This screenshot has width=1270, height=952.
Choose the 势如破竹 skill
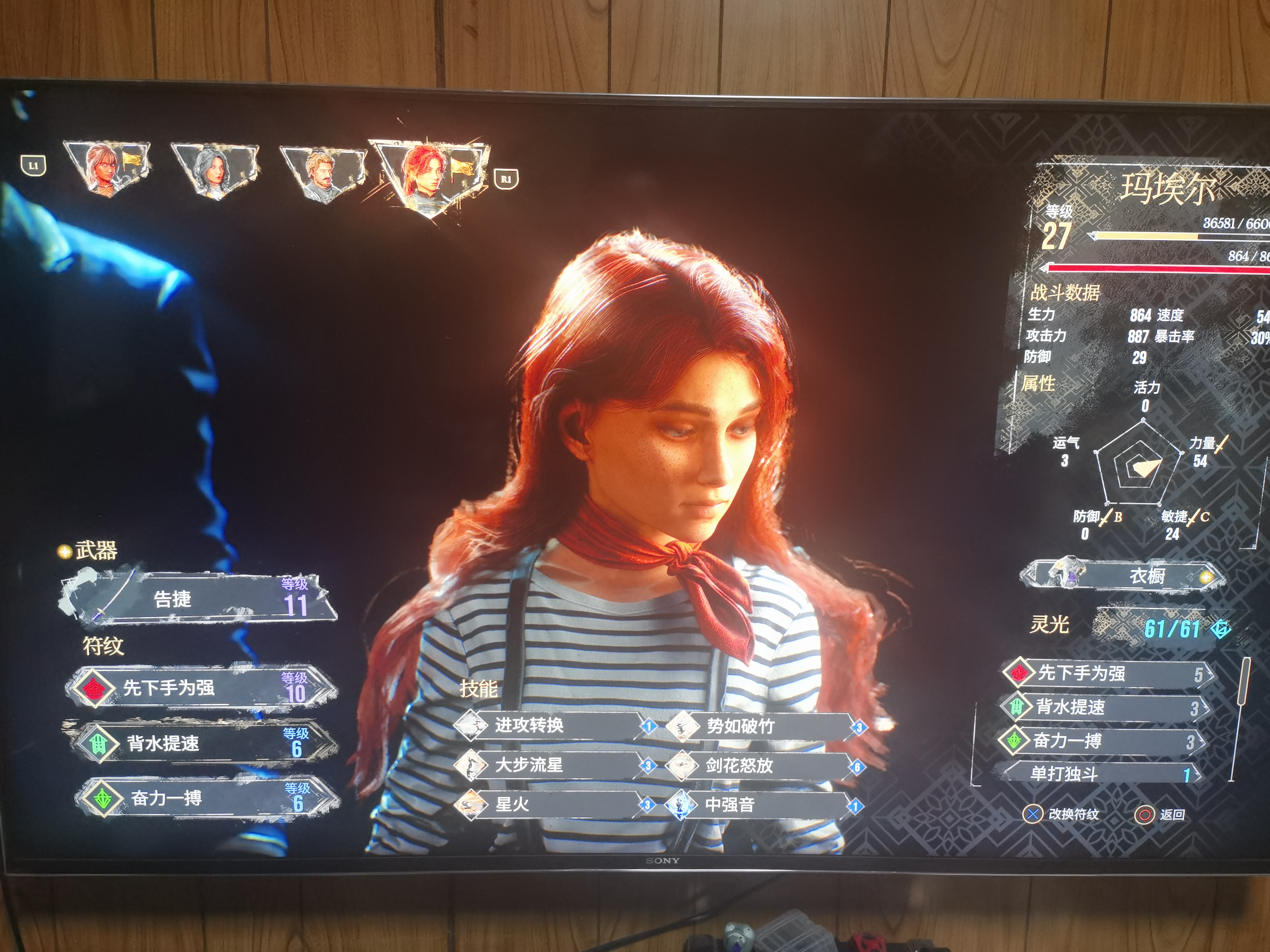(x=764, y=726)
